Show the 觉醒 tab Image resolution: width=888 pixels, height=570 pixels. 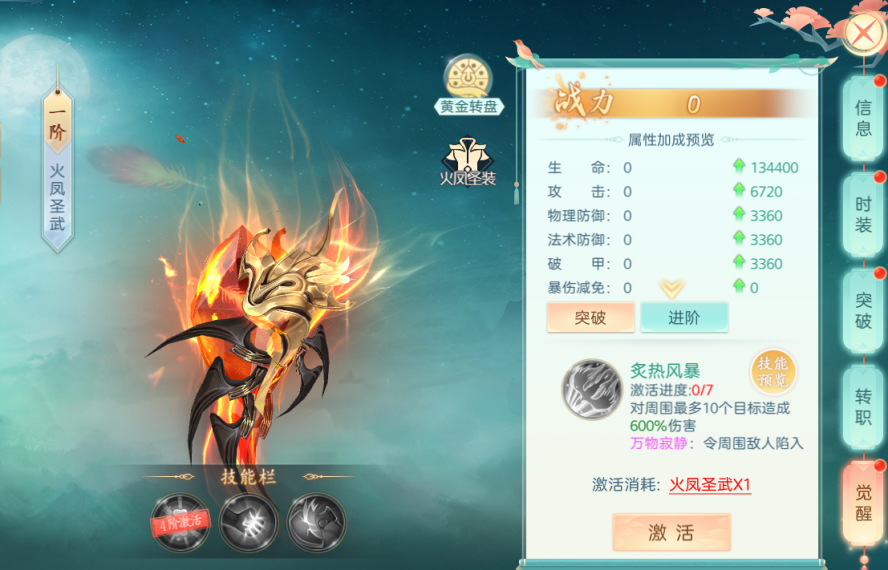pyautogui.click(x=863, y=501)
